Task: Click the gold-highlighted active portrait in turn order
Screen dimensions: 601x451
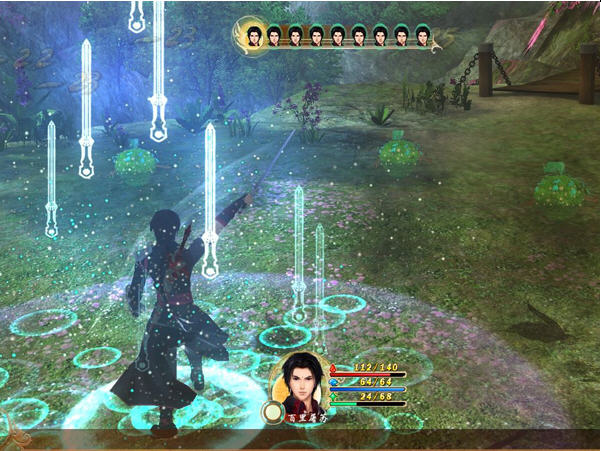Action: (252, 36)
